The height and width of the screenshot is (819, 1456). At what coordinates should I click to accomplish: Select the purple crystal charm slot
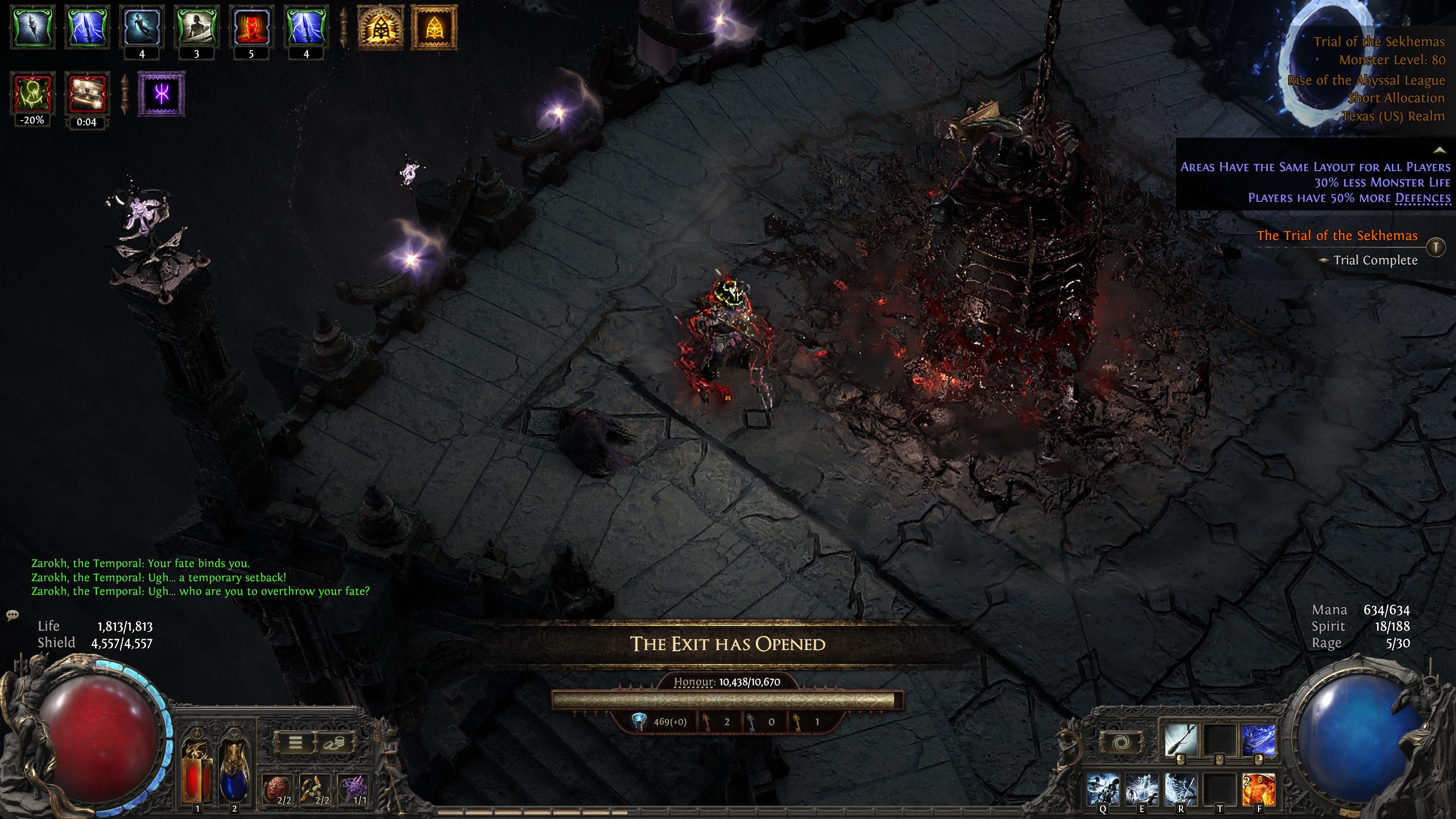click(x=353, y=789)
